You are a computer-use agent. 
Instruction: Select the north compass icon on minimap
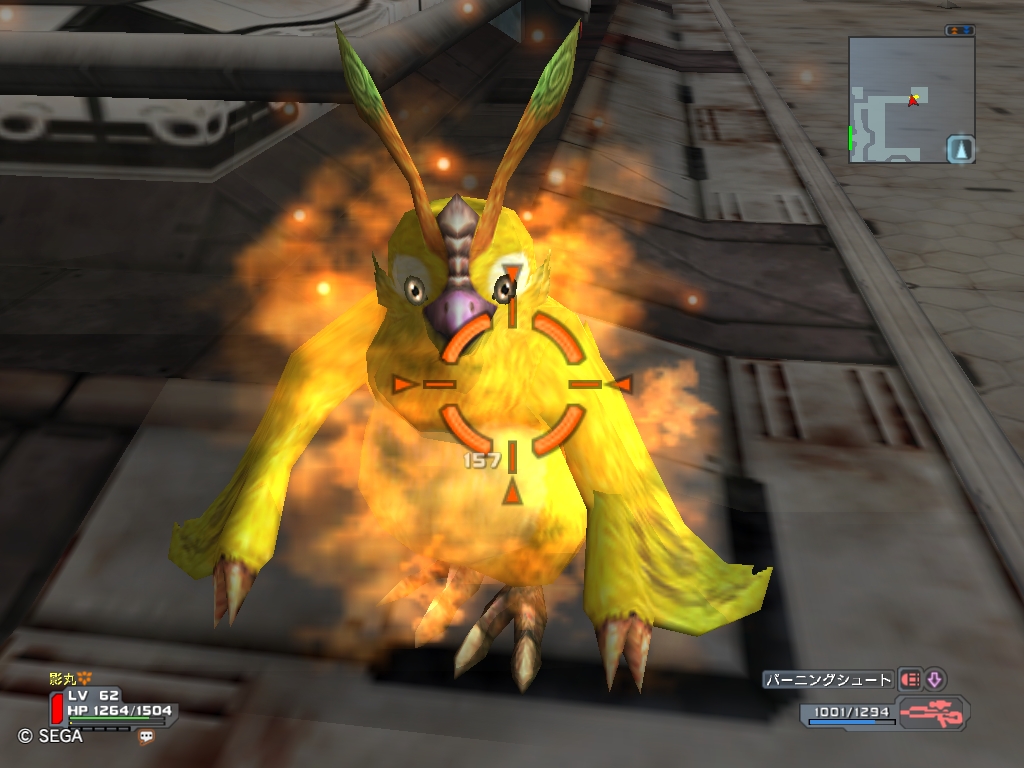pyautogui.click(x=960, y=149)
